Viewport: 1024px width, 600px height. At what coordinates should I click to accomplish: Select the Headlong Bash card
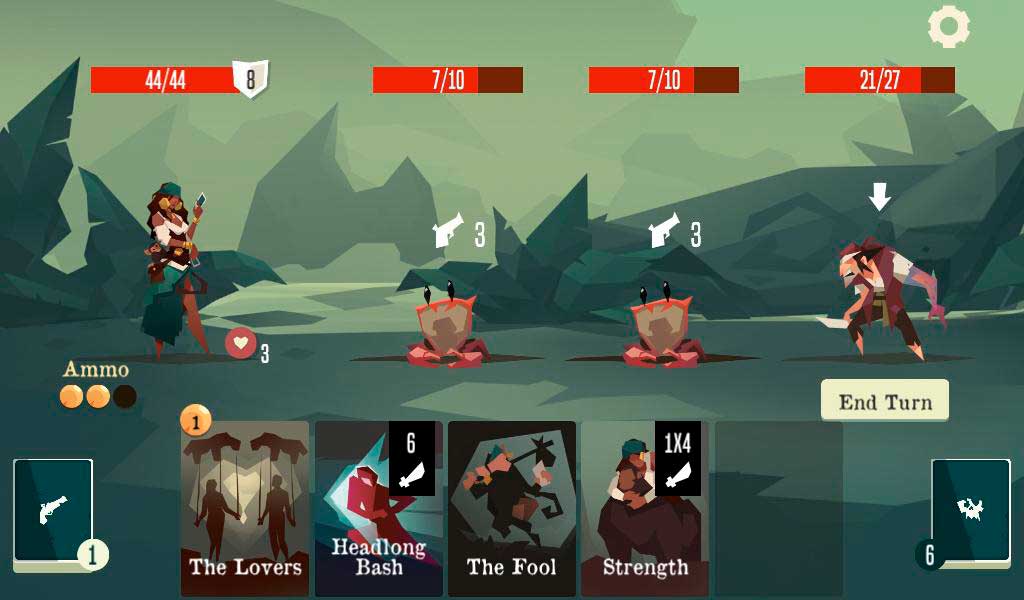(379, 509)
